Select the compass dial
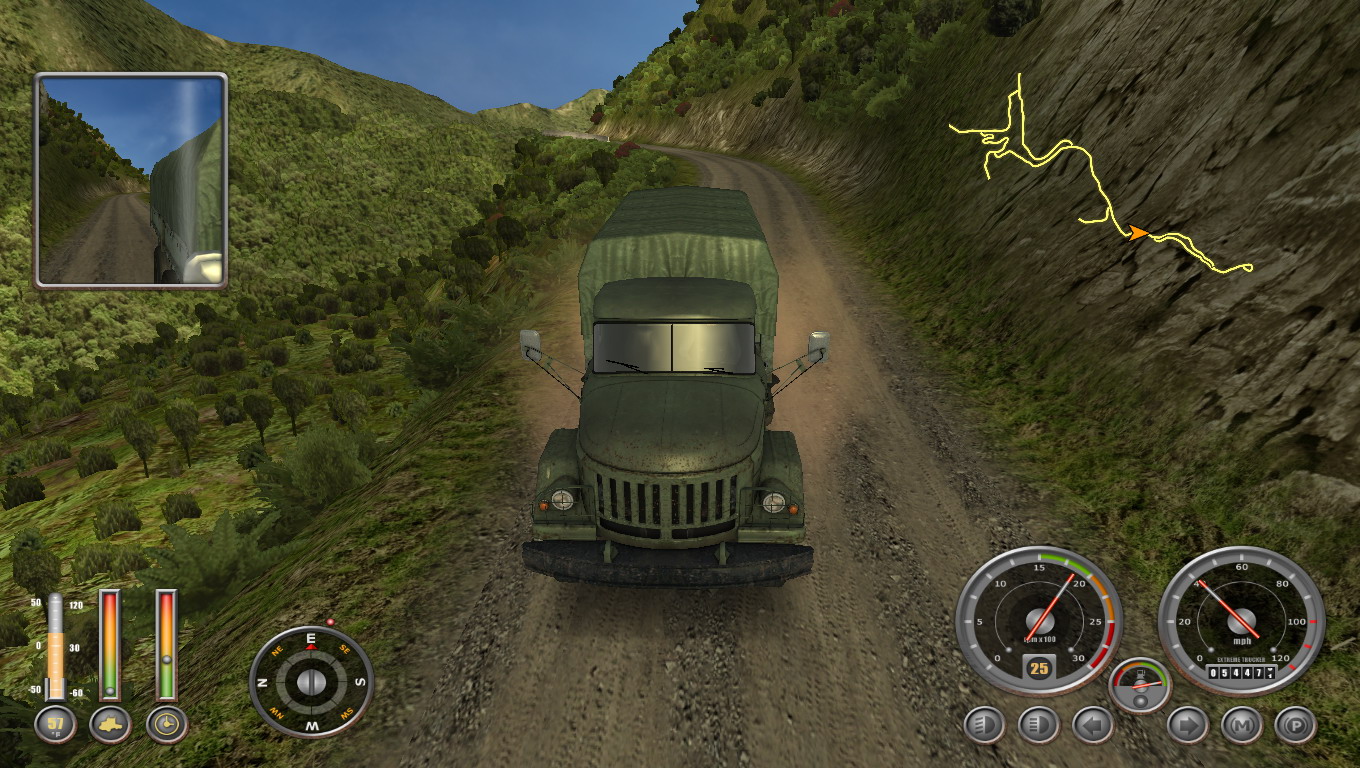The image size is (1360, 768). [x=311, y=682]
